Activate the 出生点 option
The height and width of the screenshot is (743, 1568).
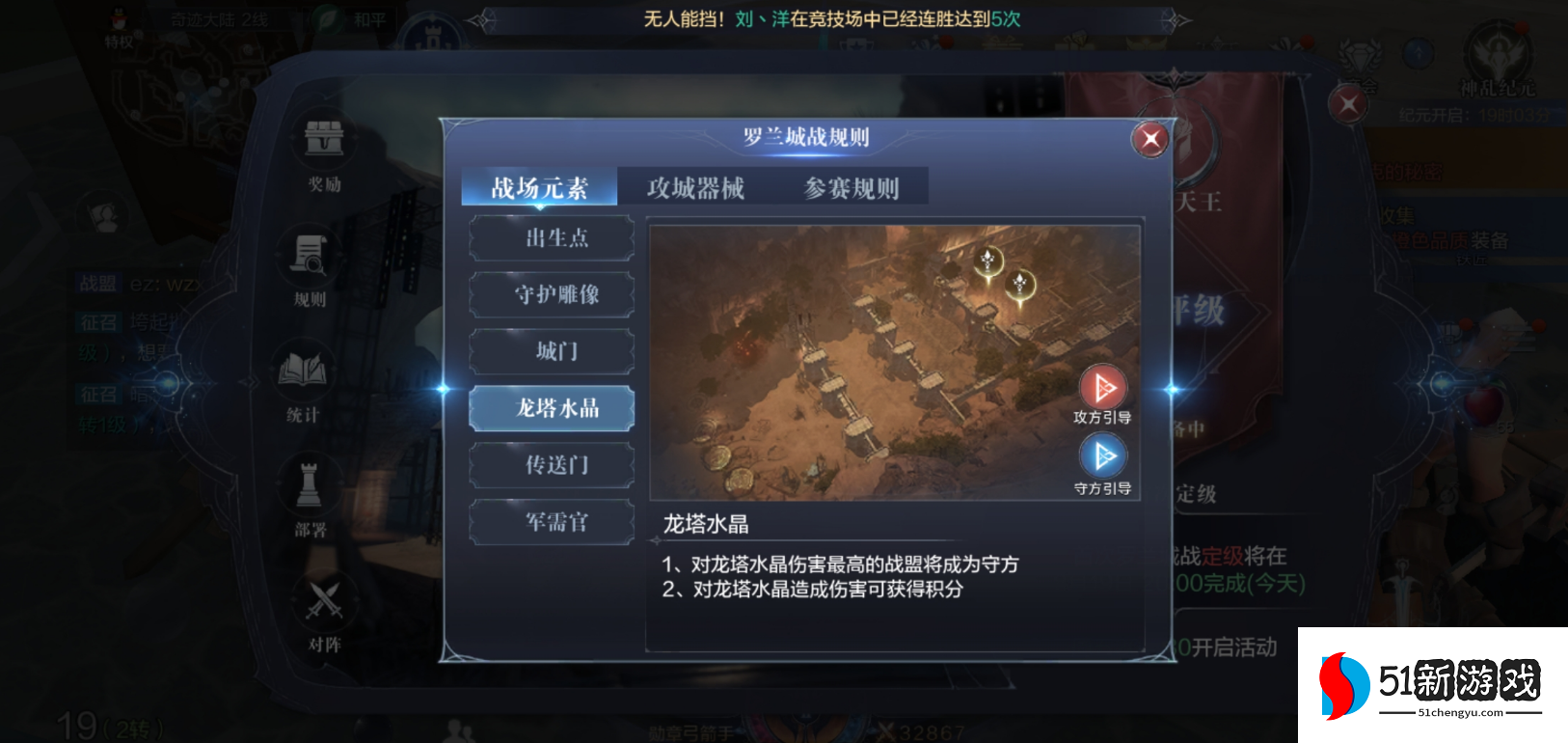[x=552, y=237]
